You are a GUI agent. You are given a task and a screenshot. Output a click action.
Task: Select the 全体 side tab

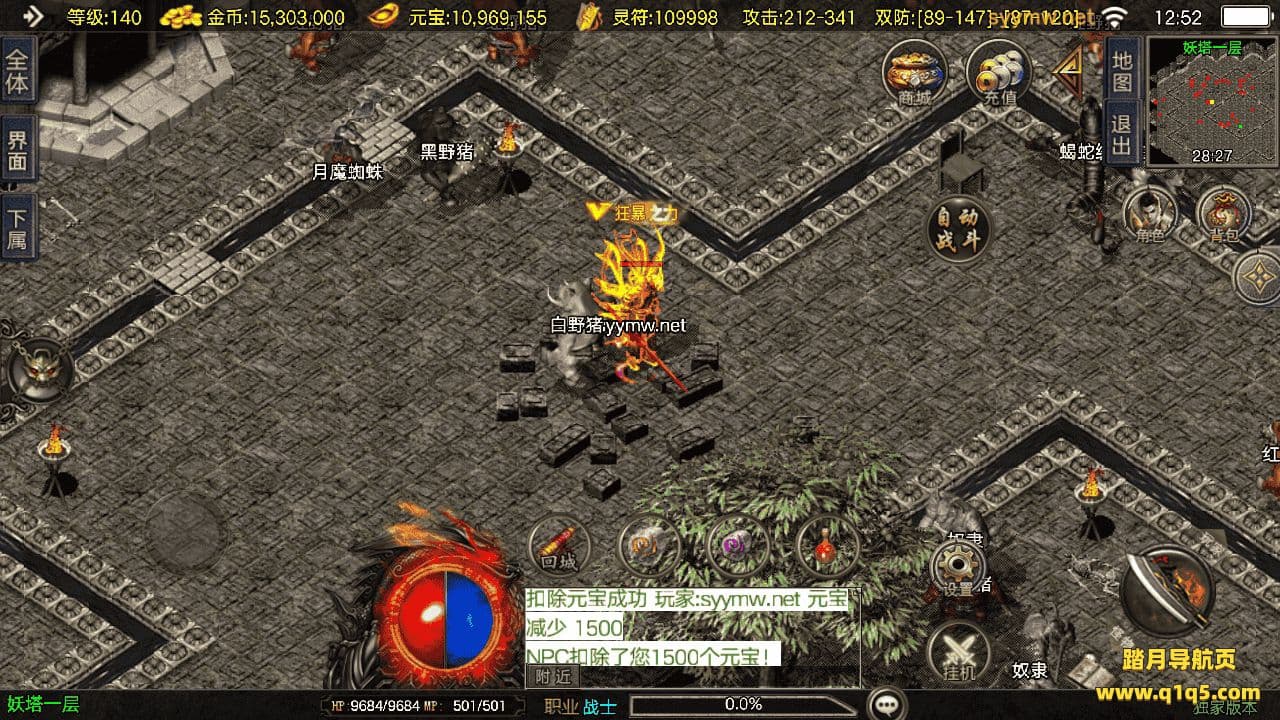tap(17, 70)
